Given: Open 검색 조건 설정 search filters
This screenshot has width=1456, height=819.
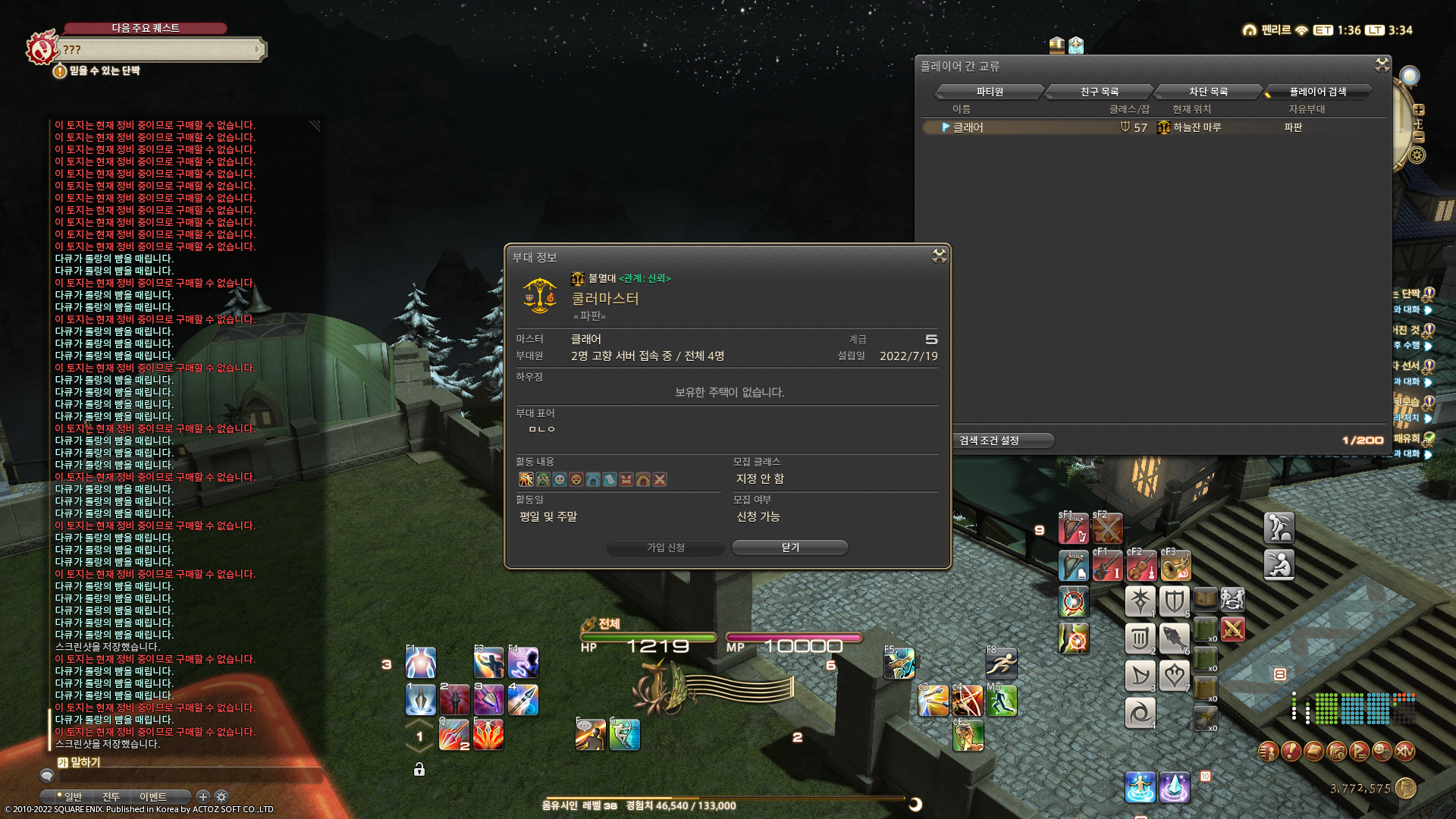Looking at the screenshot, I should (x=990, y=441).
